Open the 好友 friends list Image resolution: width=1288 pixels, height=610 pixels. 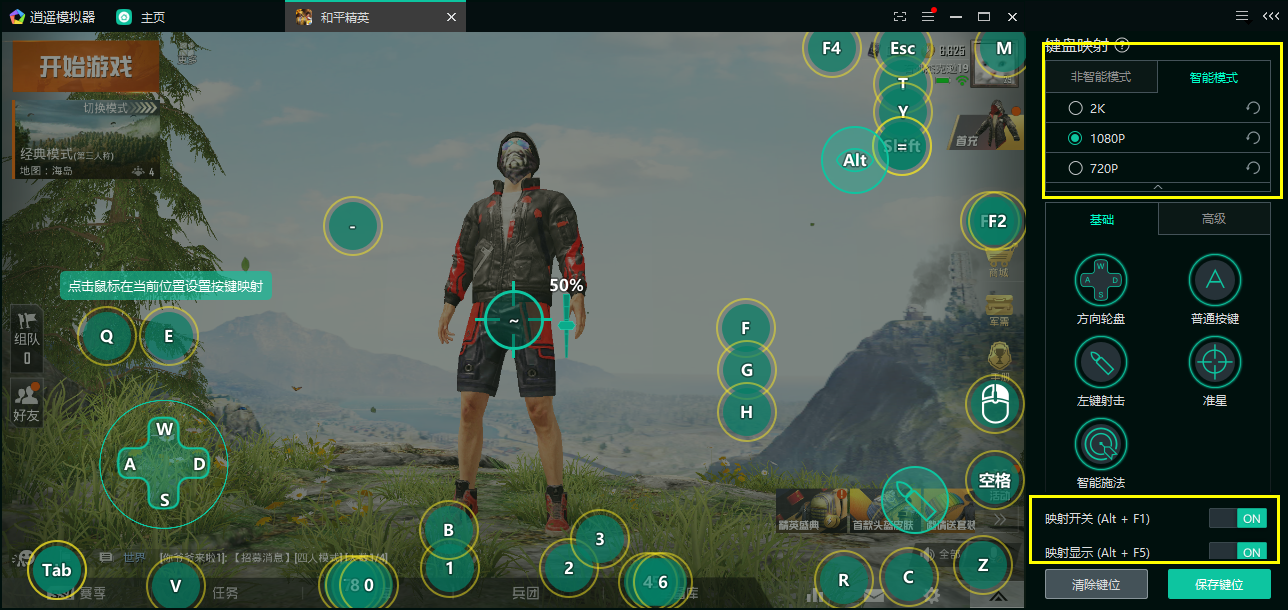[27, 403]
